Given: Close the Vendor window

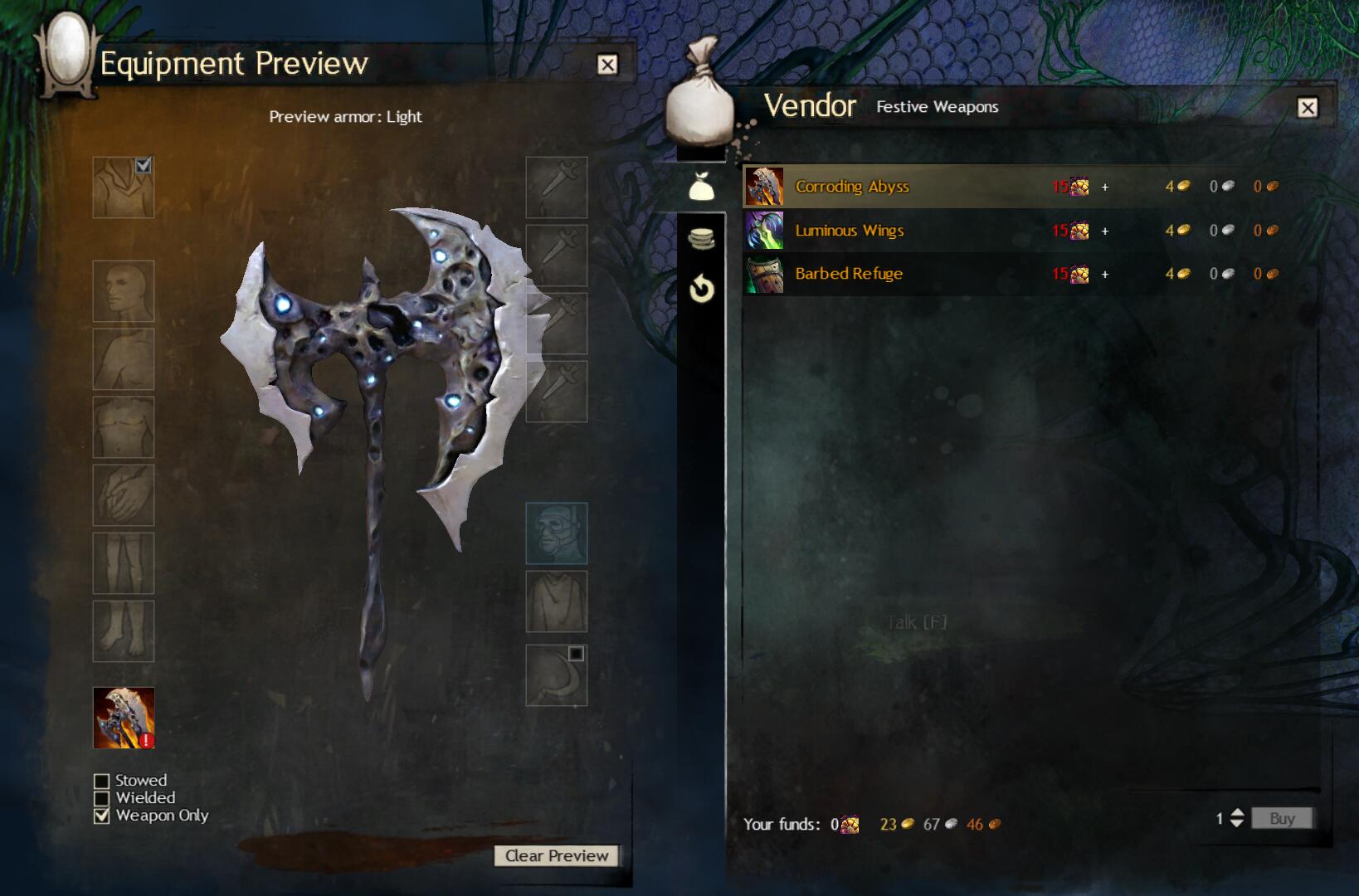Looking at the screenshot, I should tap(1308, 108).
